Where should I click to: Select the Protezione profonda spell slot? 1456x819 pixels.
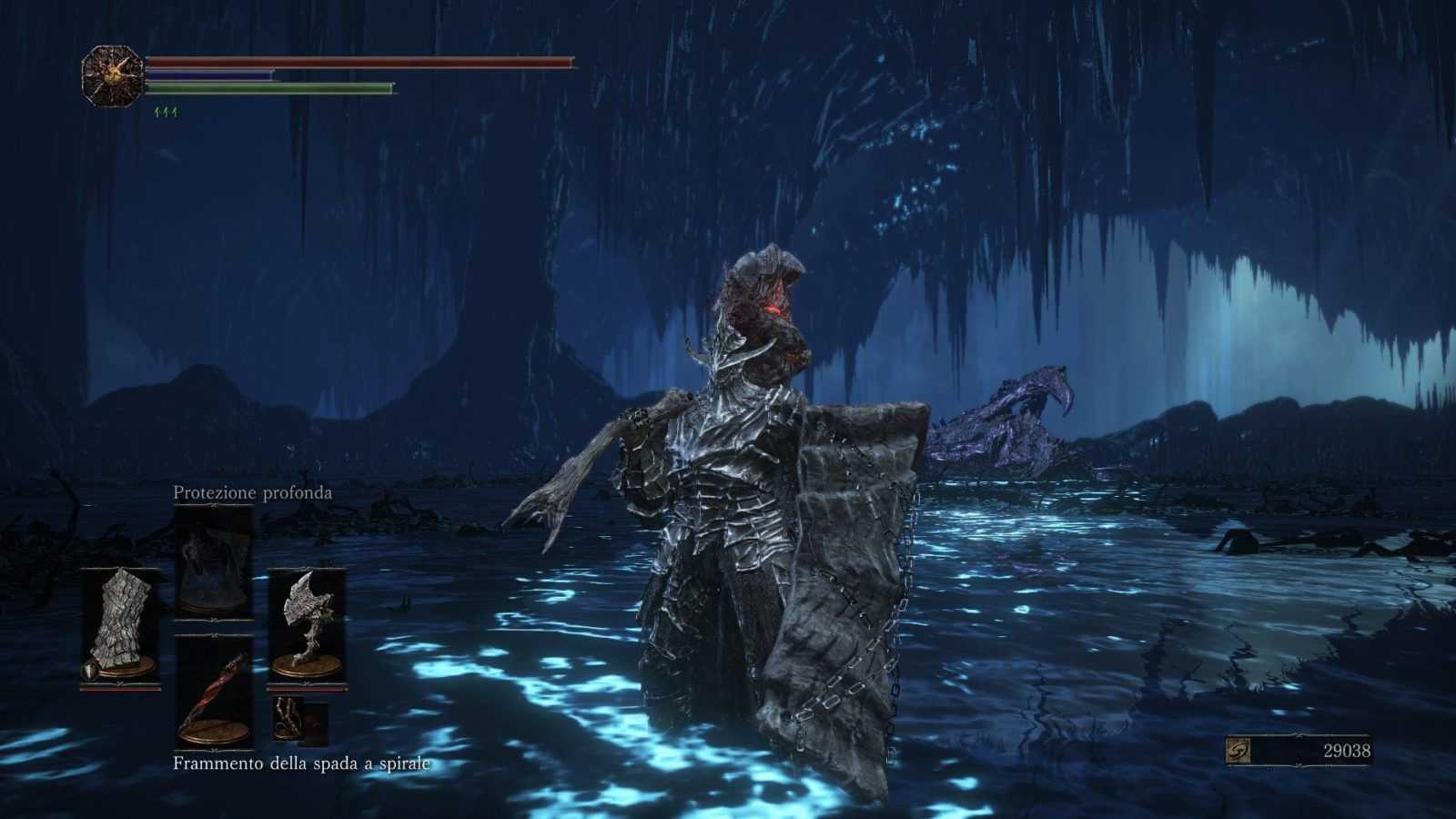pos(213,561)
